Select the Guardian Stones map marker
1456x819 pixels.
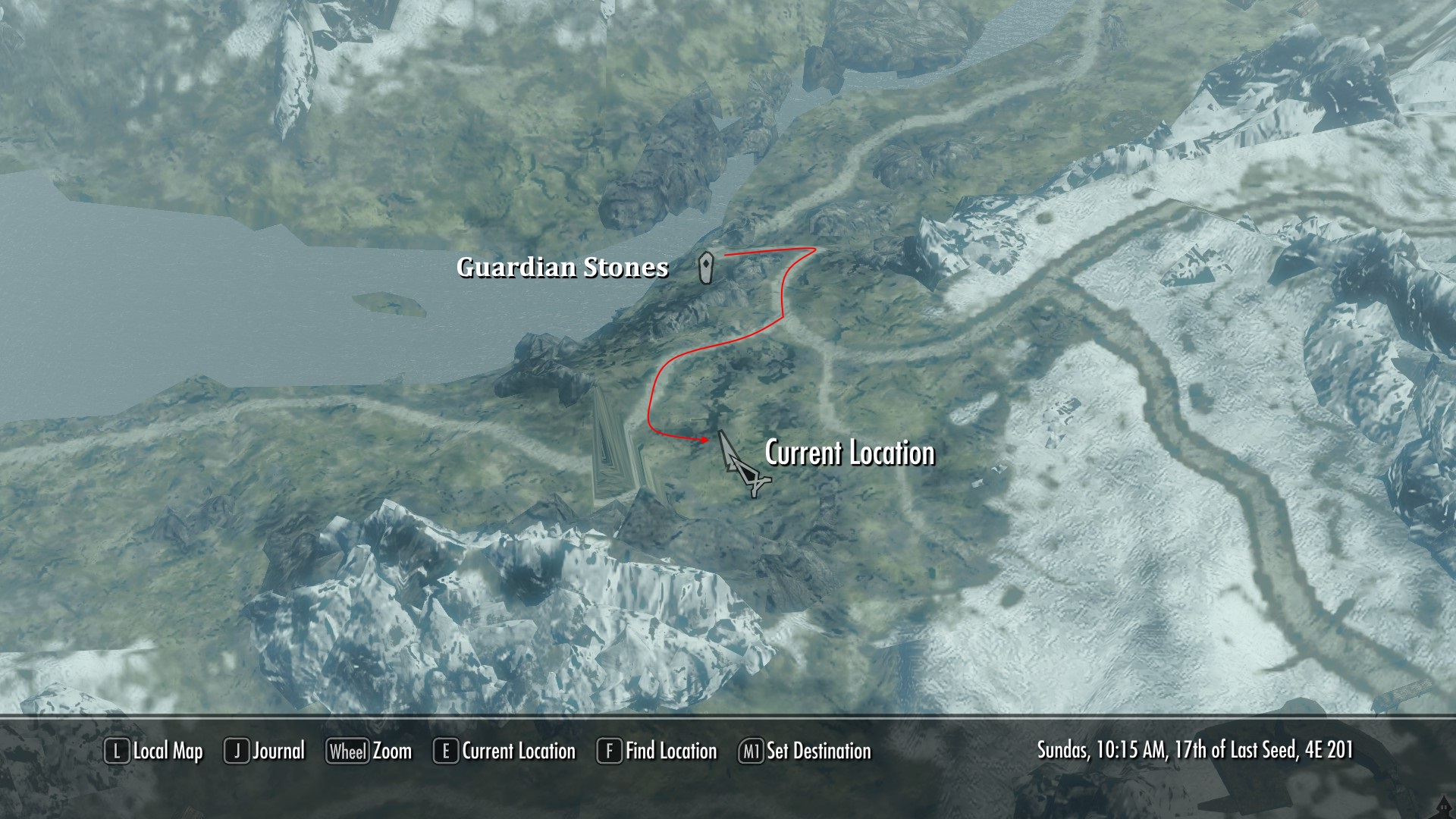pos(706,267)
